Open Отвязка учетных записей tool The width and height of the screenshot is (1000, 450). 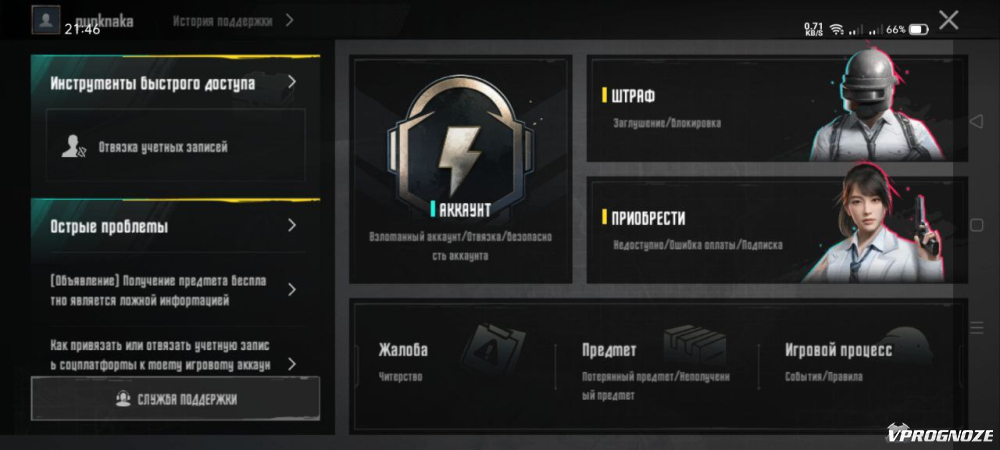pyautogui.click(x=175, y=147)
